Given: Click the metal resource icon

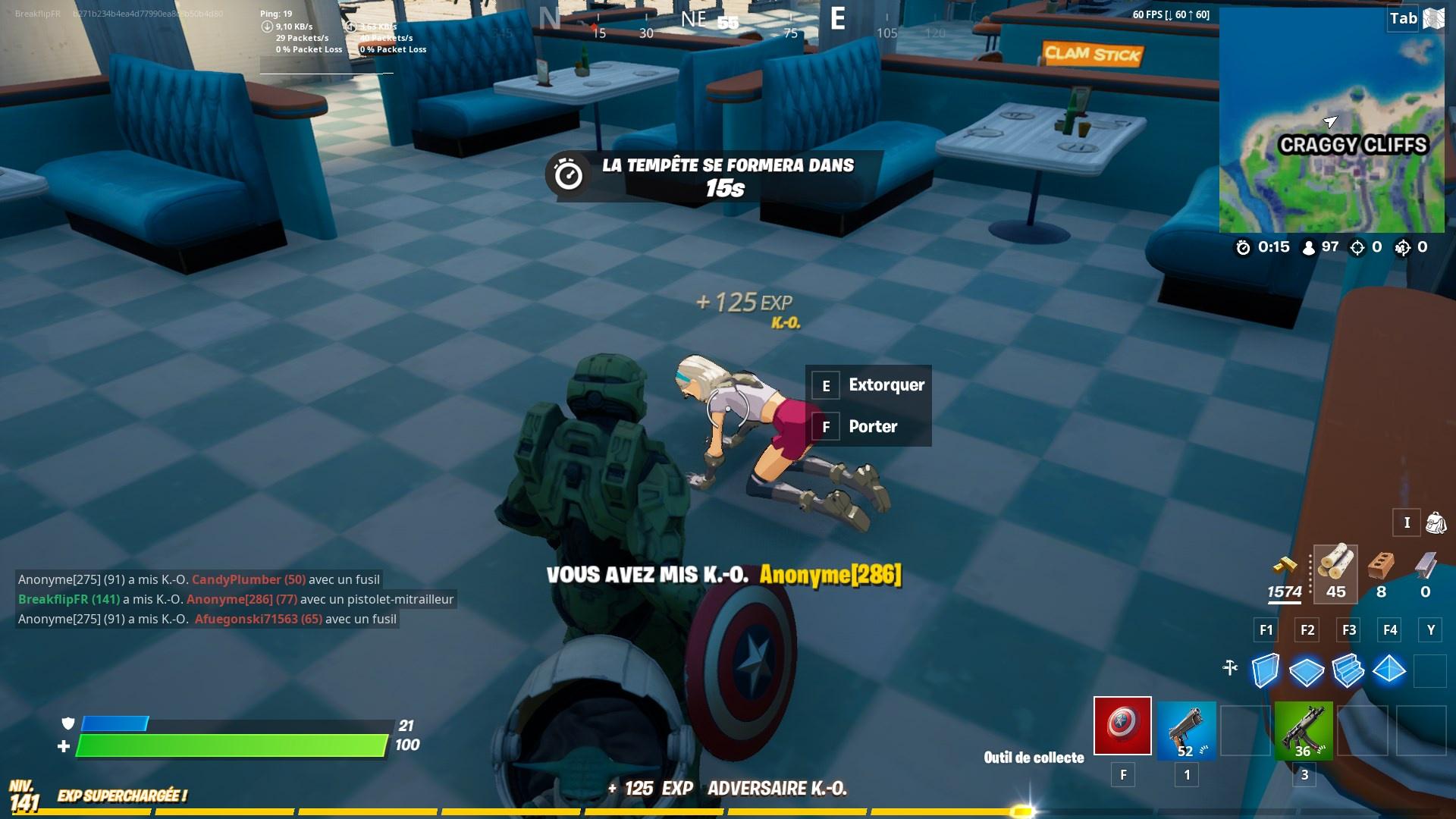Looking at the screenshot, I should [1425, 565].
